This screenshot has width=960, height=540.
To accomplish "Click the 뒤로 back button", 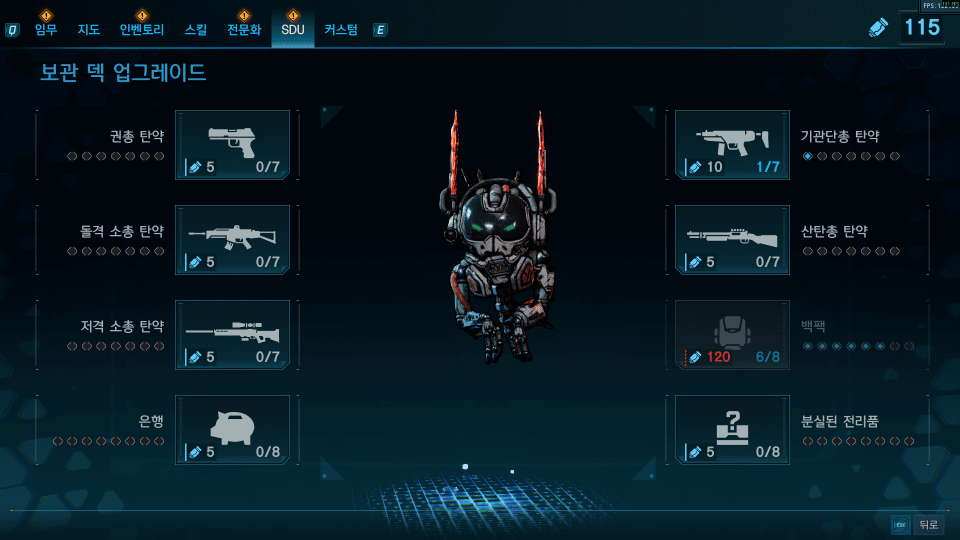I will (x=927, y=524).
